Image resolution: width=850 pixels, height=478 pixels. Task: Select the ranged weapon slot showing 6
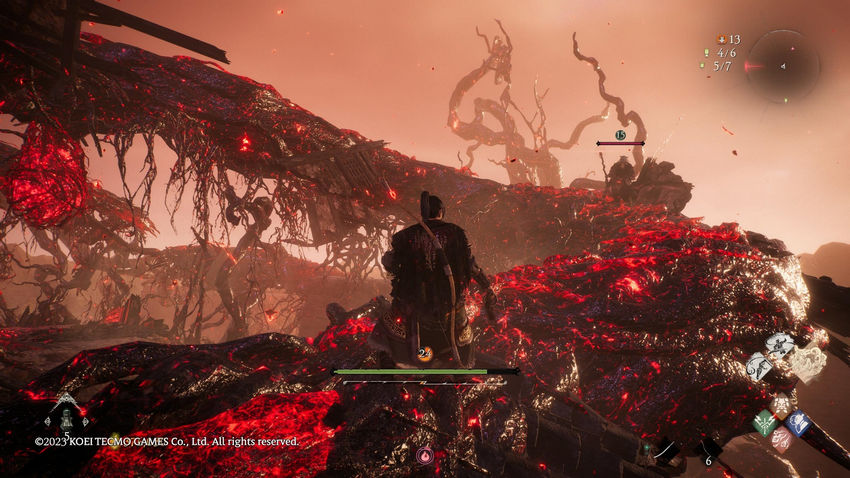coord(706,452)
